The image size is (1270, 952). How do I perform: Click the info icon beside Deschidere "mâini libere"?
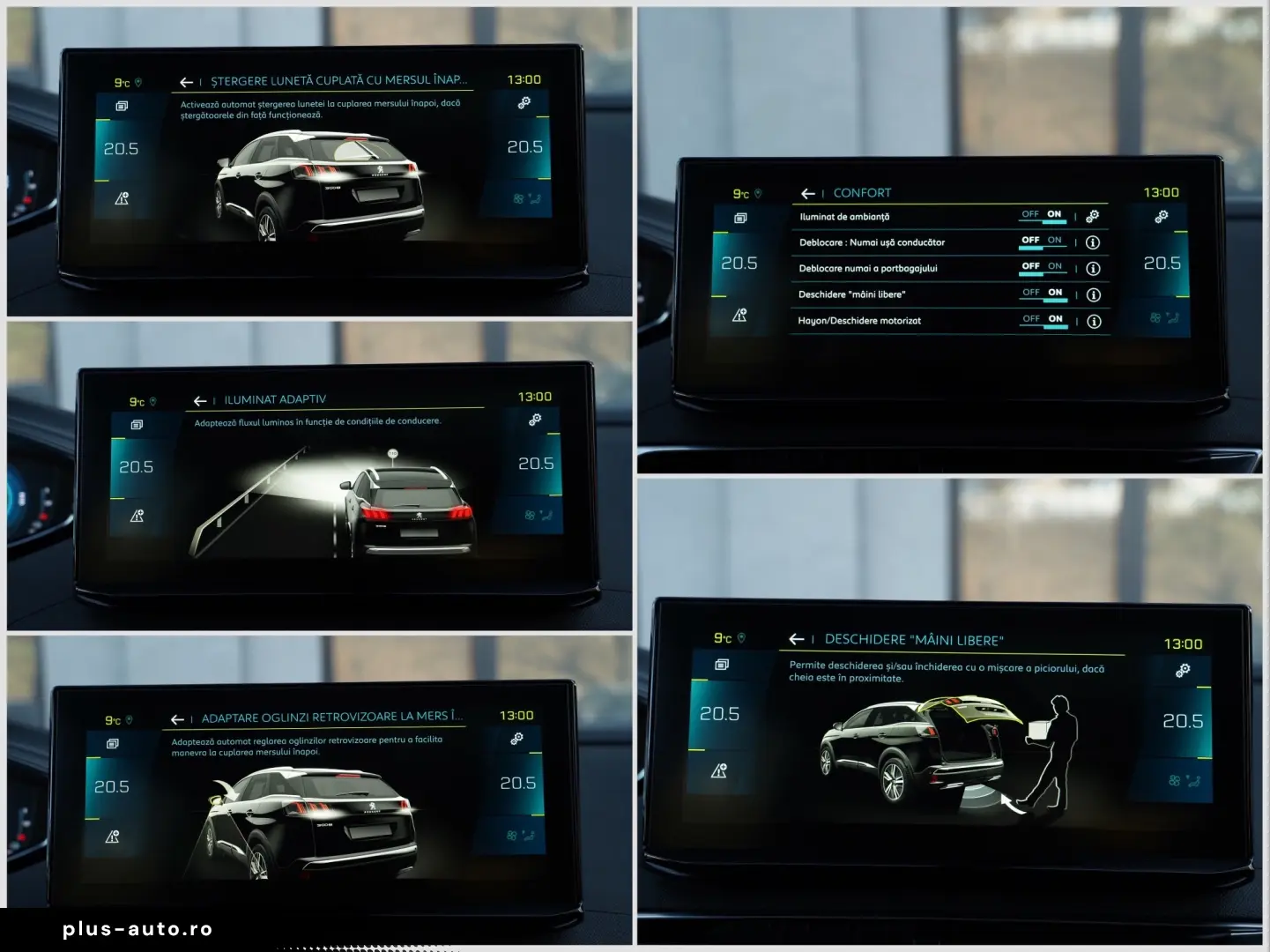click(x=1092, y=294)
